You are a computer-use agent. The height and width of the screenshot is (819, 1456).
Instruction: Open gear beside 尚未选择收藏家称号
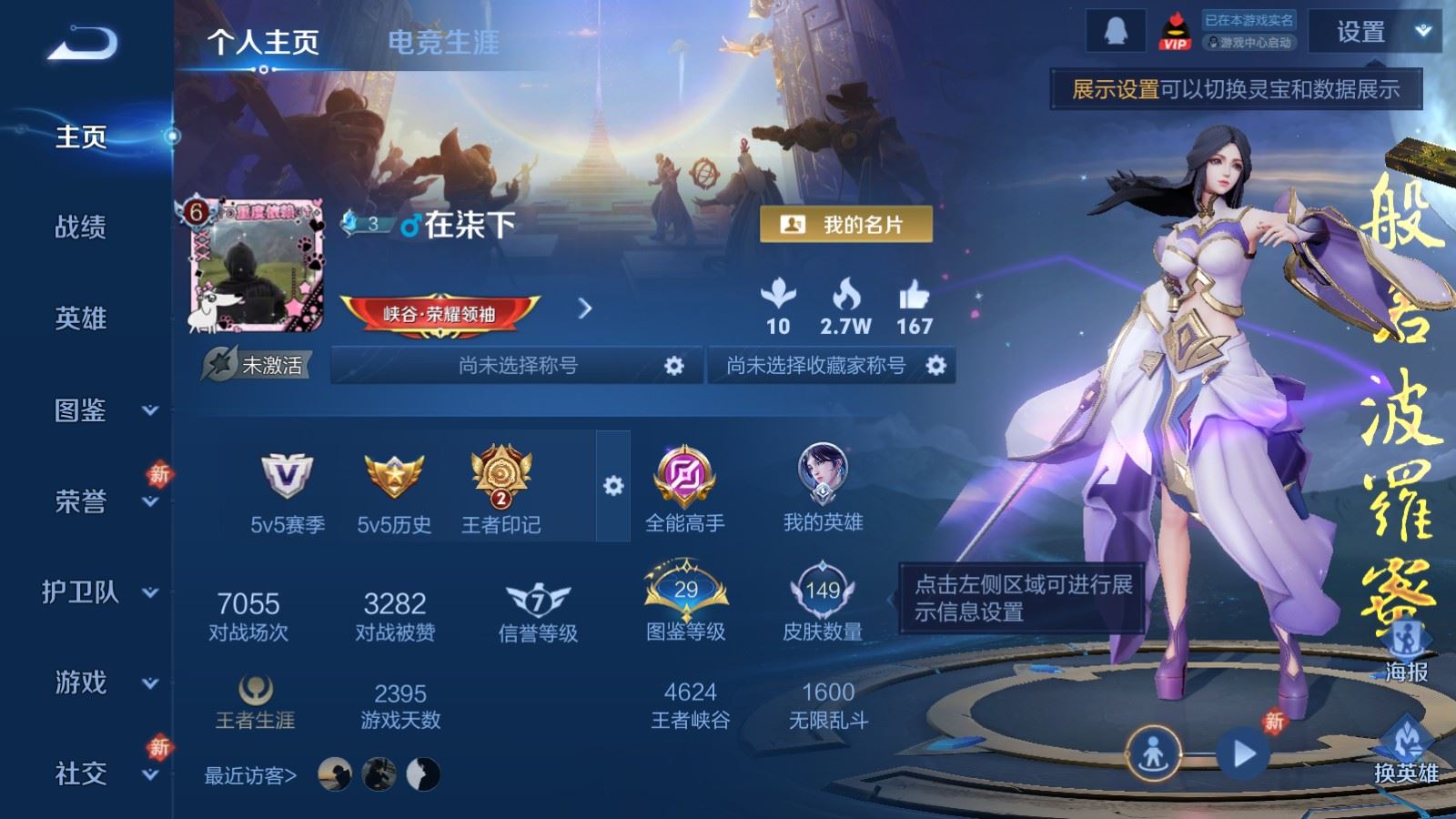pos(935,367)
